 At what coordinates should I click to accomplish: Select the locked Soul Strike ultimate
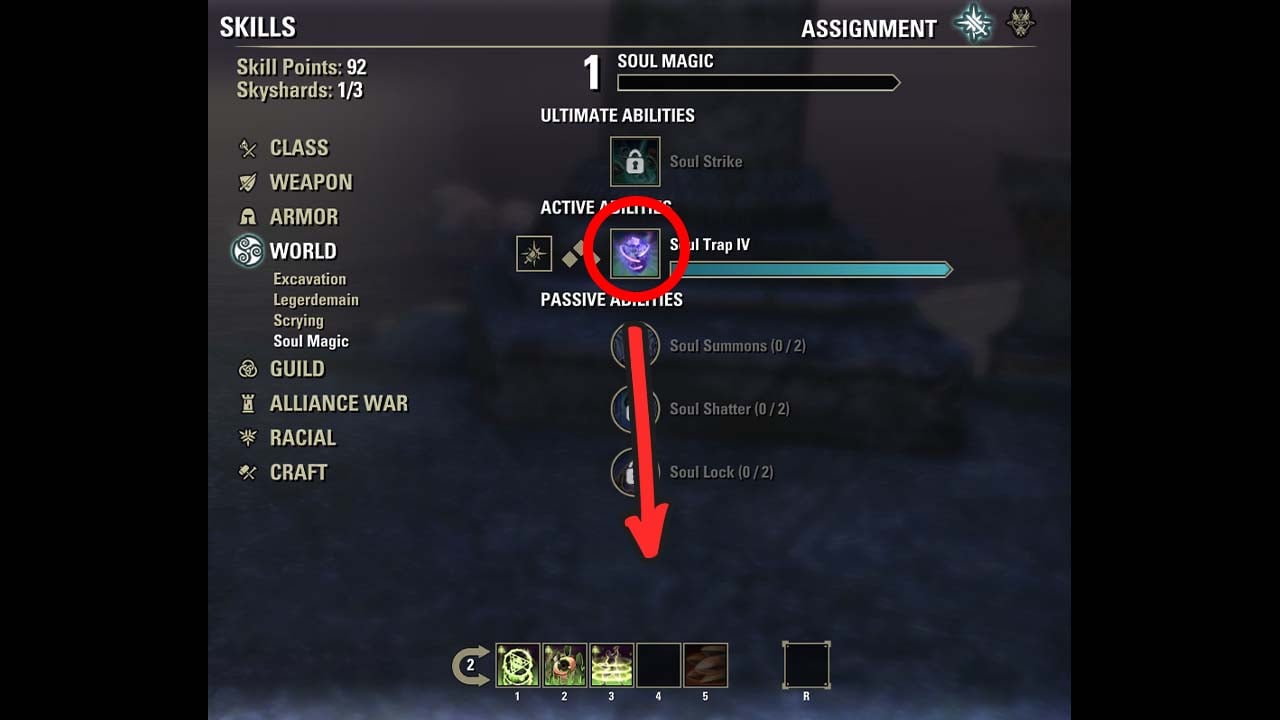(635, 162)
